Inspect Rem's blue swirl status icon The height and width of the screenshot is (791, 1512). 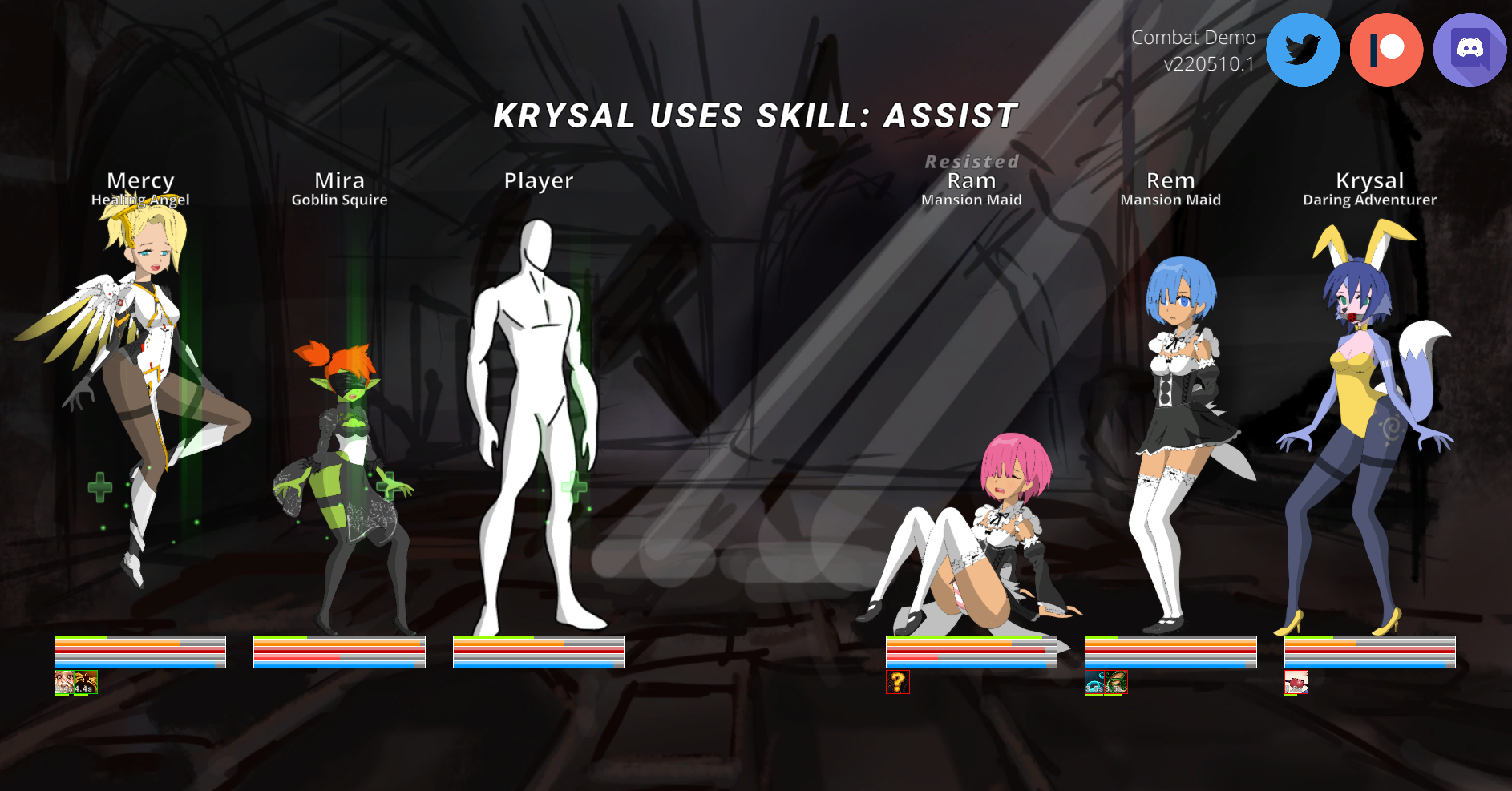point(1094,683)
